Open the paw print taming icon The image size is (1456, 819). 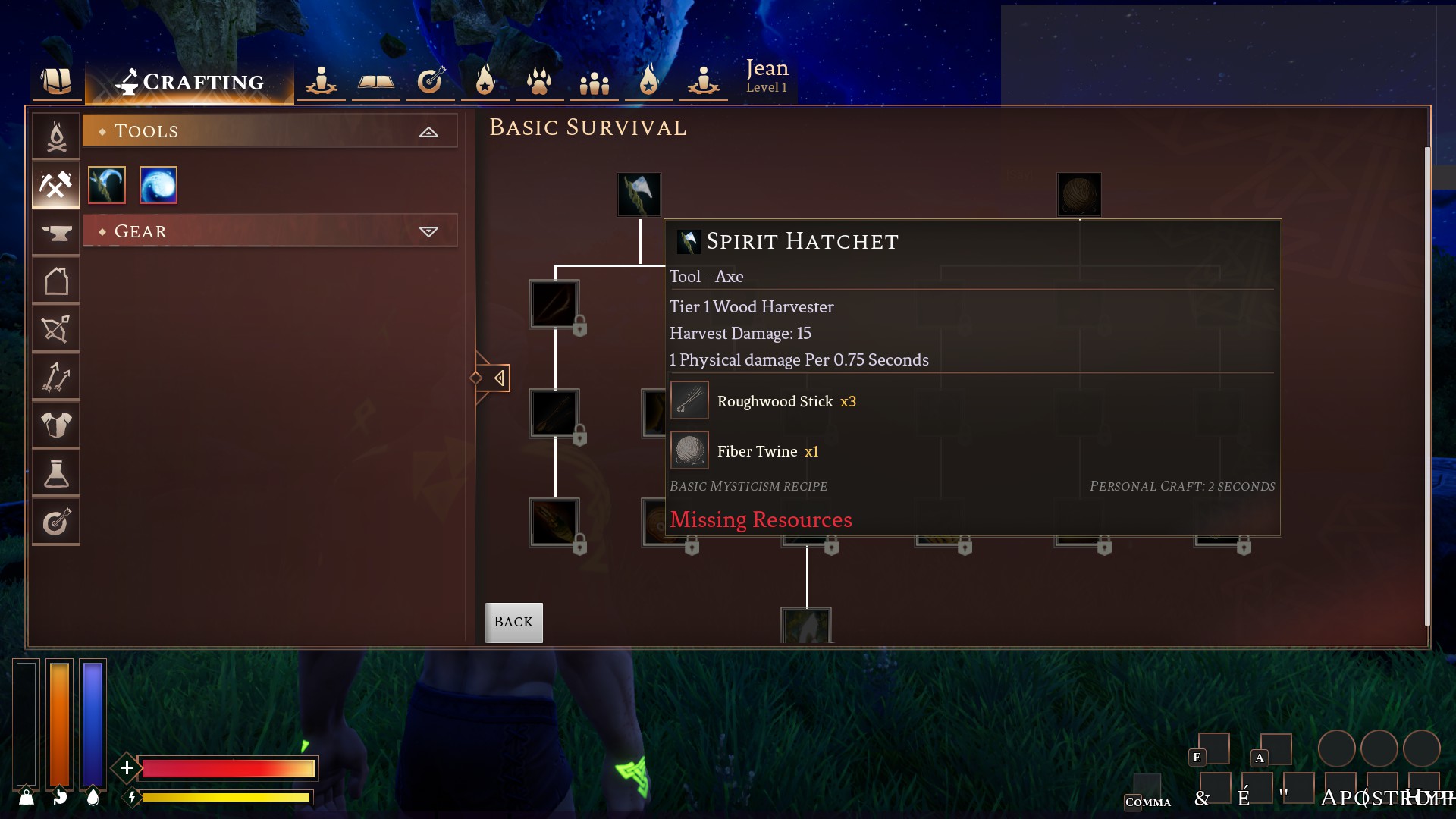click(x=539, y=80)
